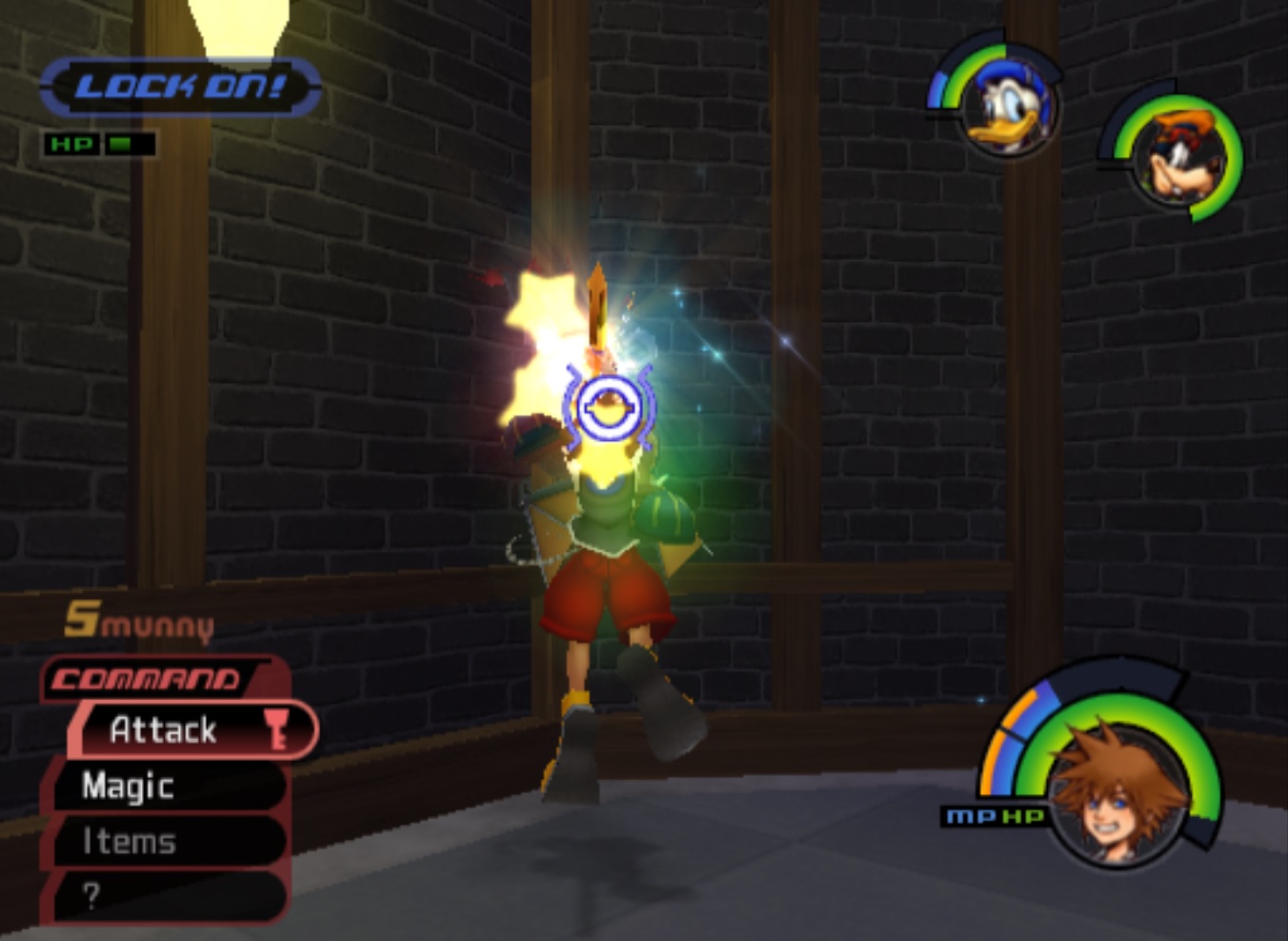Image resolution: width=1288 pixels, height=941 pixels.
Task: Click Donald's party portrait
Action: 1007,107
